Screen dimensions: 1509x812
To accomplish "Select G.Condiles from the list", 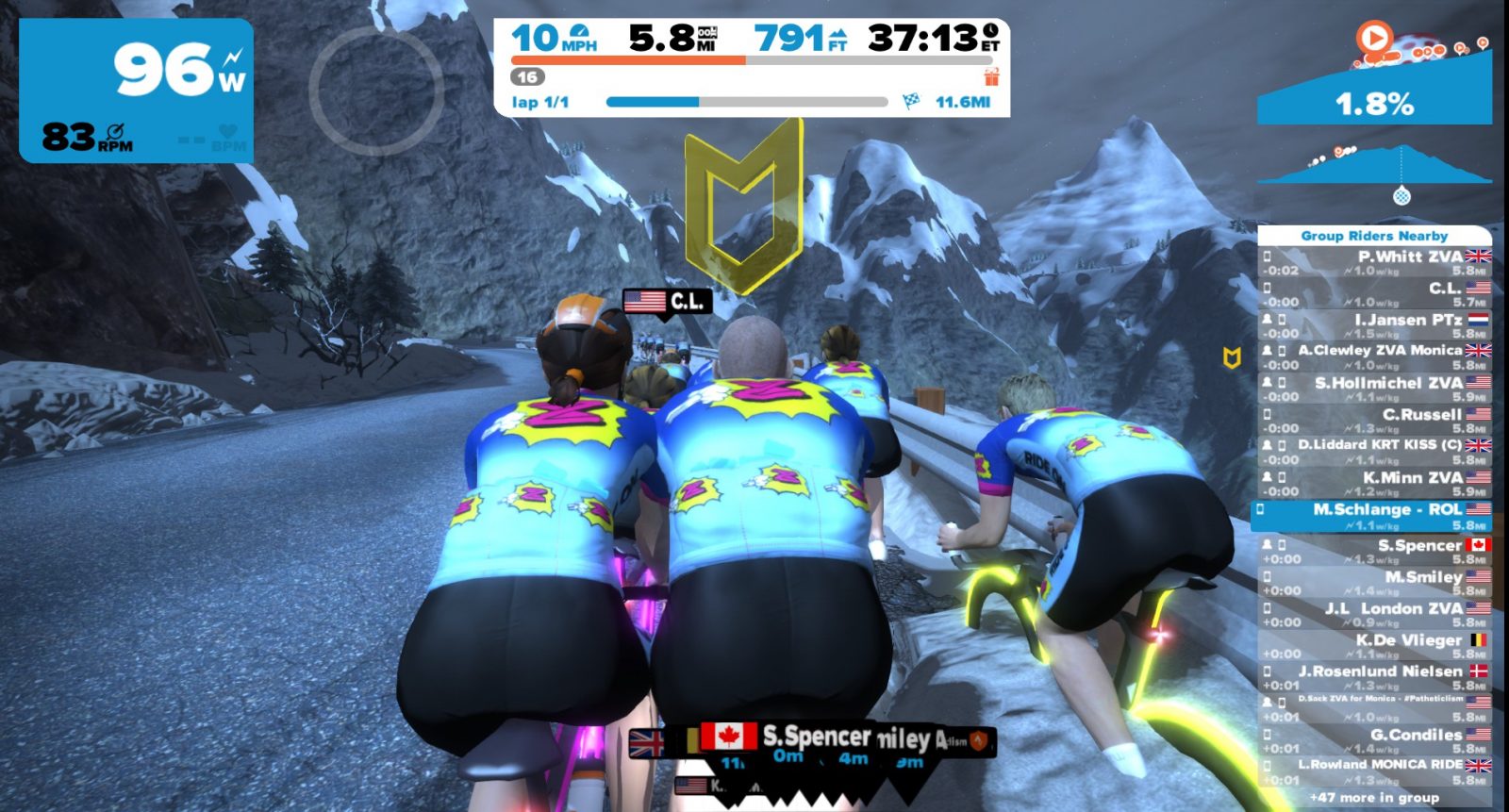I will tap(1374, 740).
